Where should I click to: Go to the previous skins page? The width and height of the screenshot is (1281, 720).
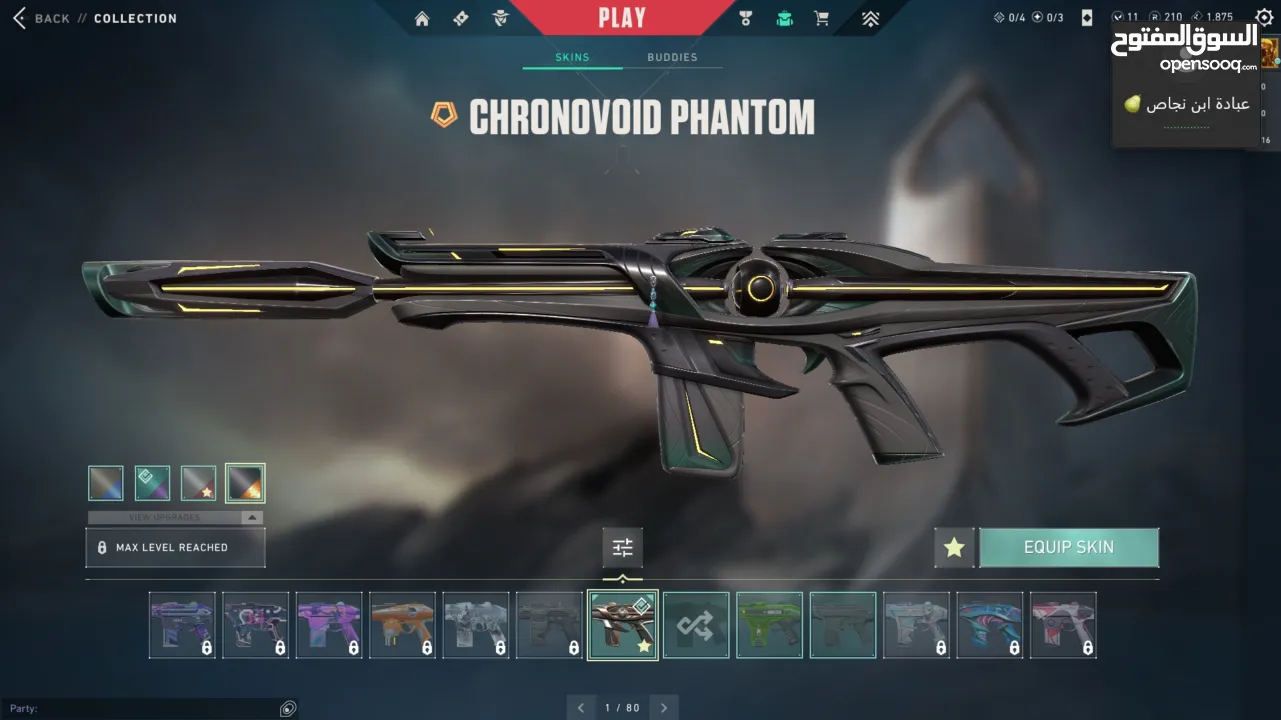pyautogui.click(x=581, y=707)
